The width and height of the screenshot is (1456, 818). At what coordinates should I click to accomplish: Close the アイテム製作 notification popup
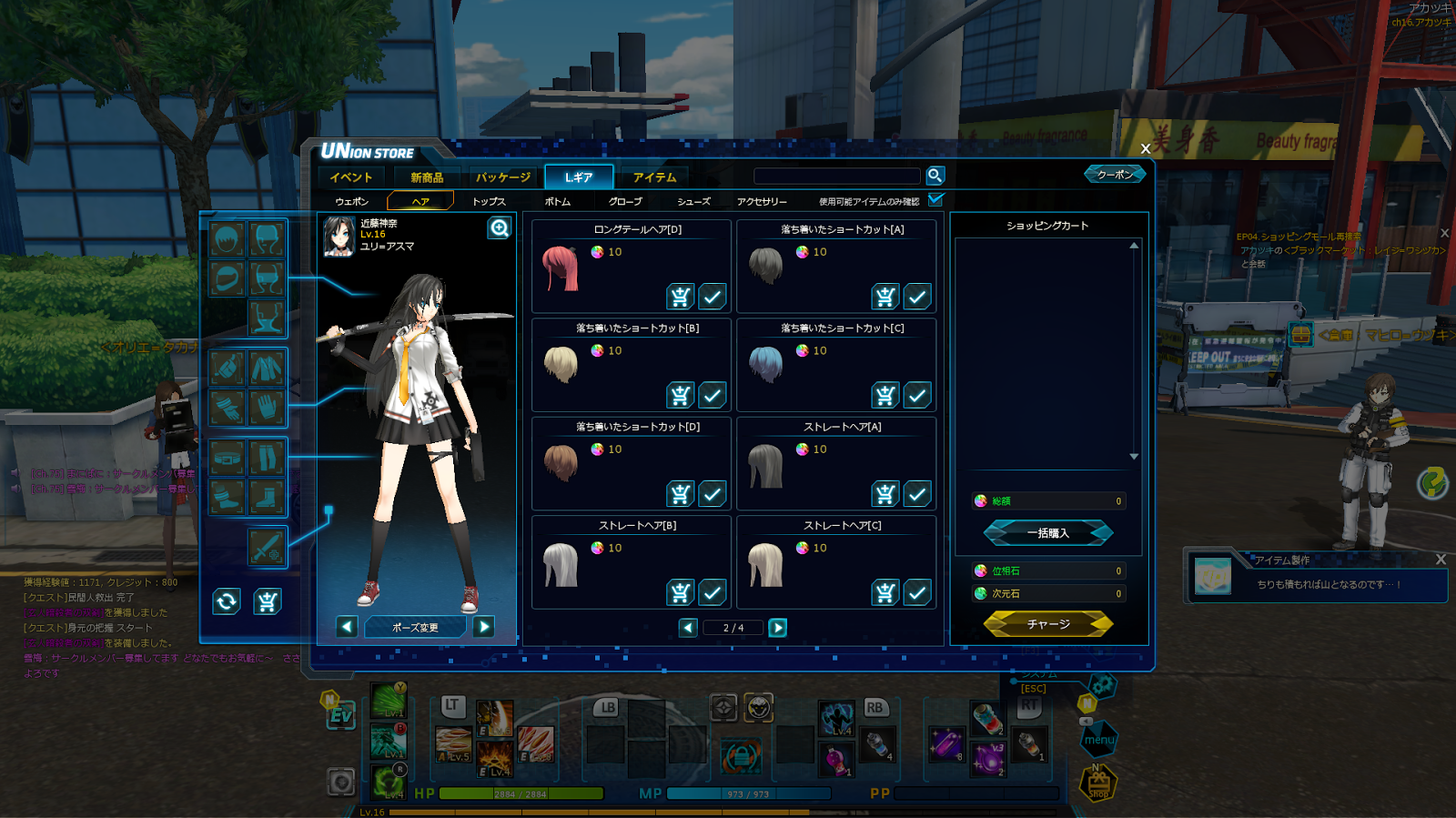[1440, 560]
